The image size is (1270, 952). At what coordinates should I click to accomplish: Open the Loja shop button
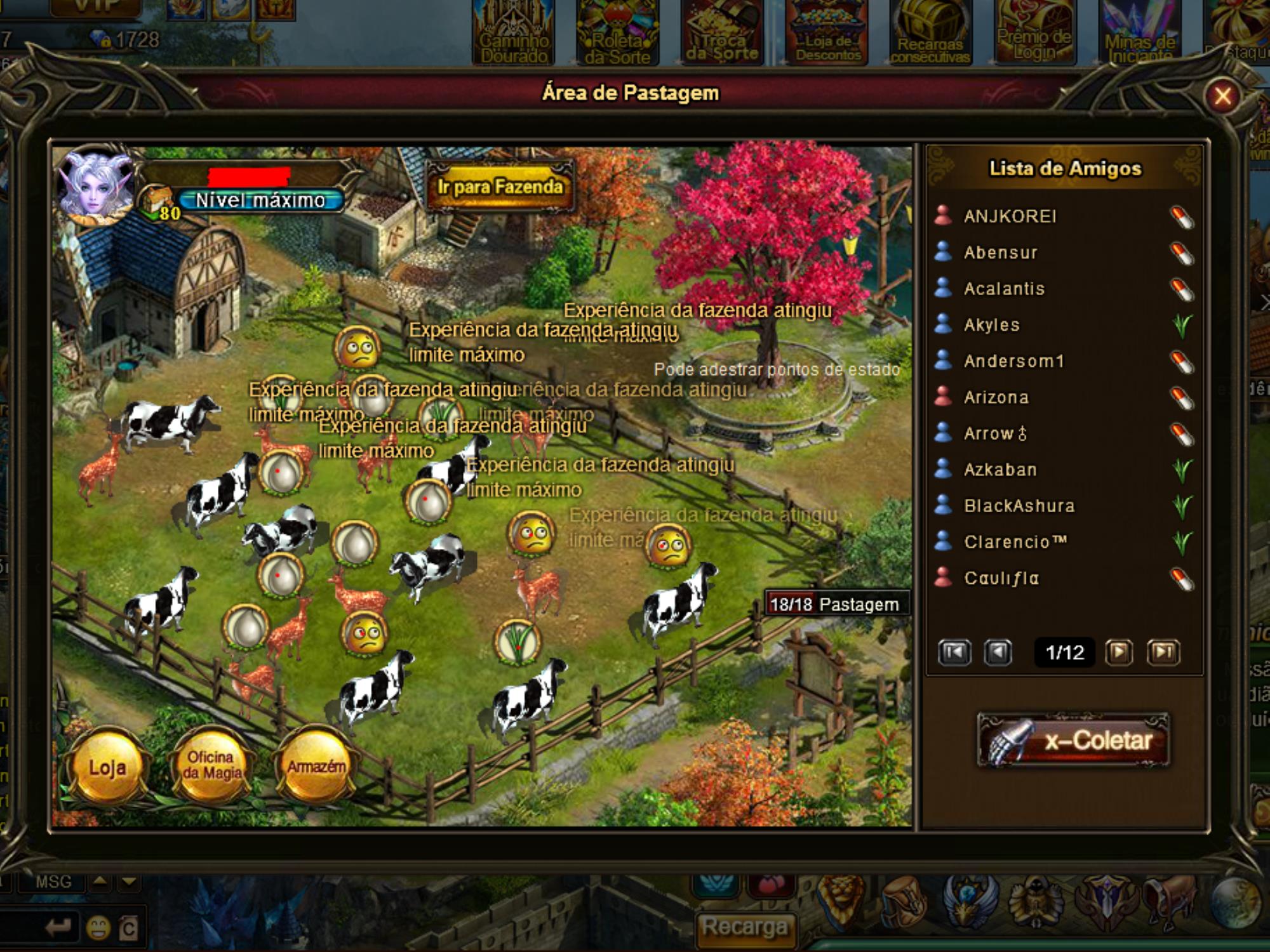[x=107, y=768]
